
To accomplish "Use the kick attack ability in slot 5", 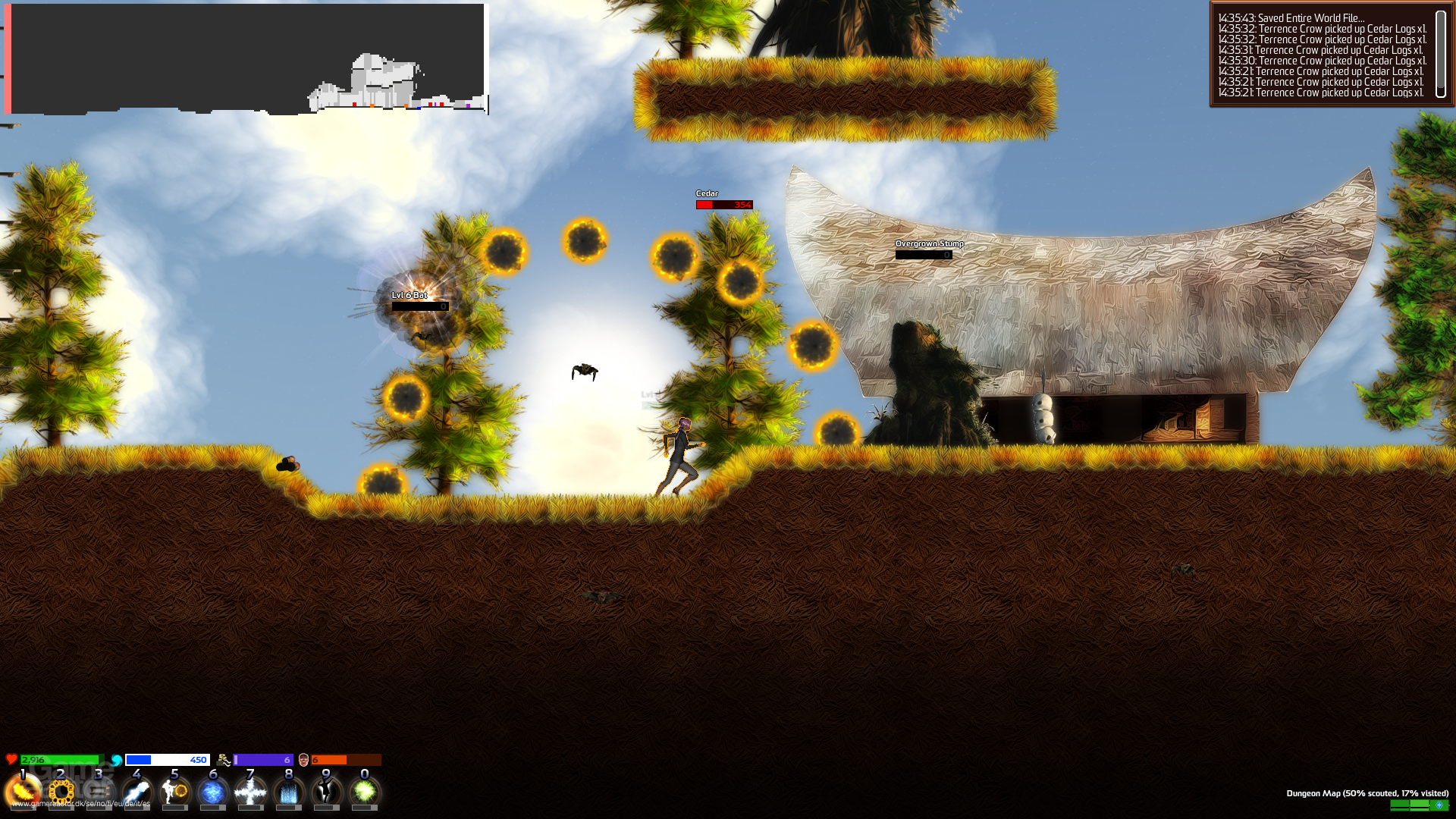I will pyautogui.click(x=174, y=792).
